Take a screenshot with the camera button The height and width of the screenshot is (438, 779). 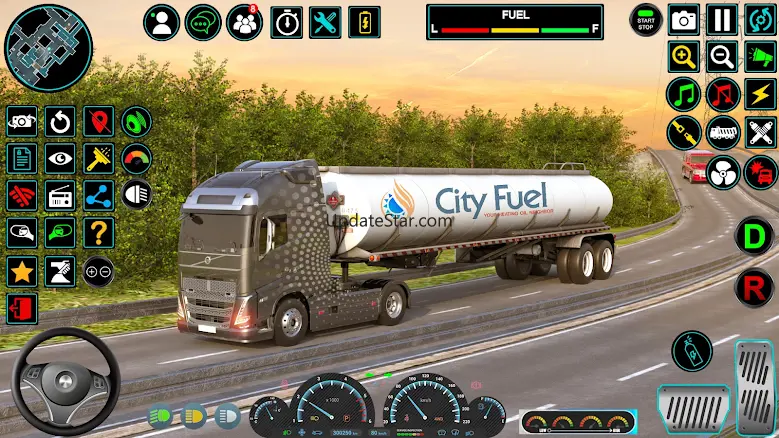point(684,19)
